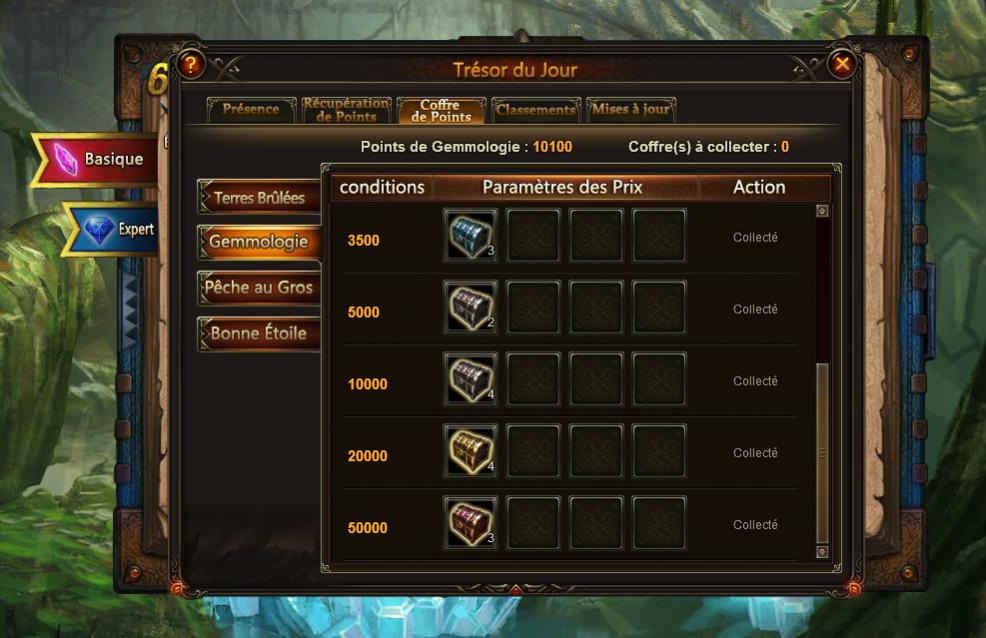This screenshot has width=986, height=638.
Task: Open the Pêche au Gros category
Action: click(x=258, y=288)
